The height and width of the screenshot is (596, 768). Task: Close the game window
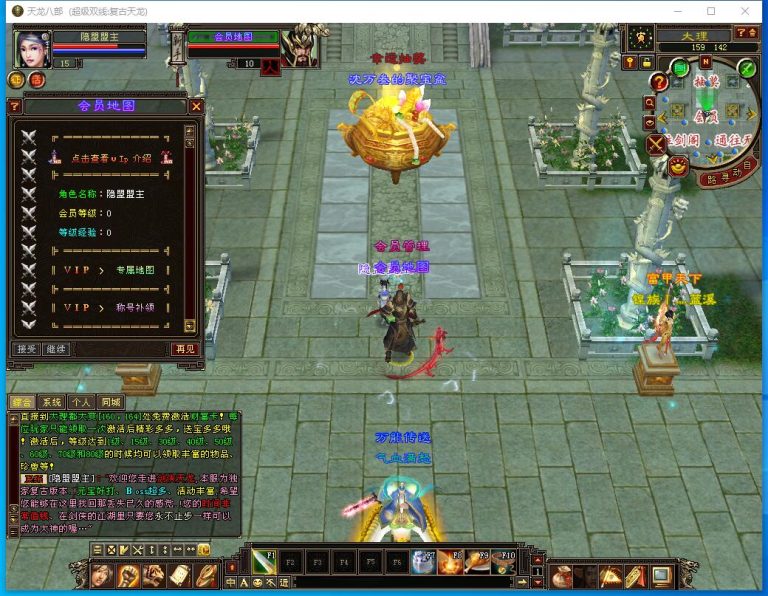click(744, 11)
